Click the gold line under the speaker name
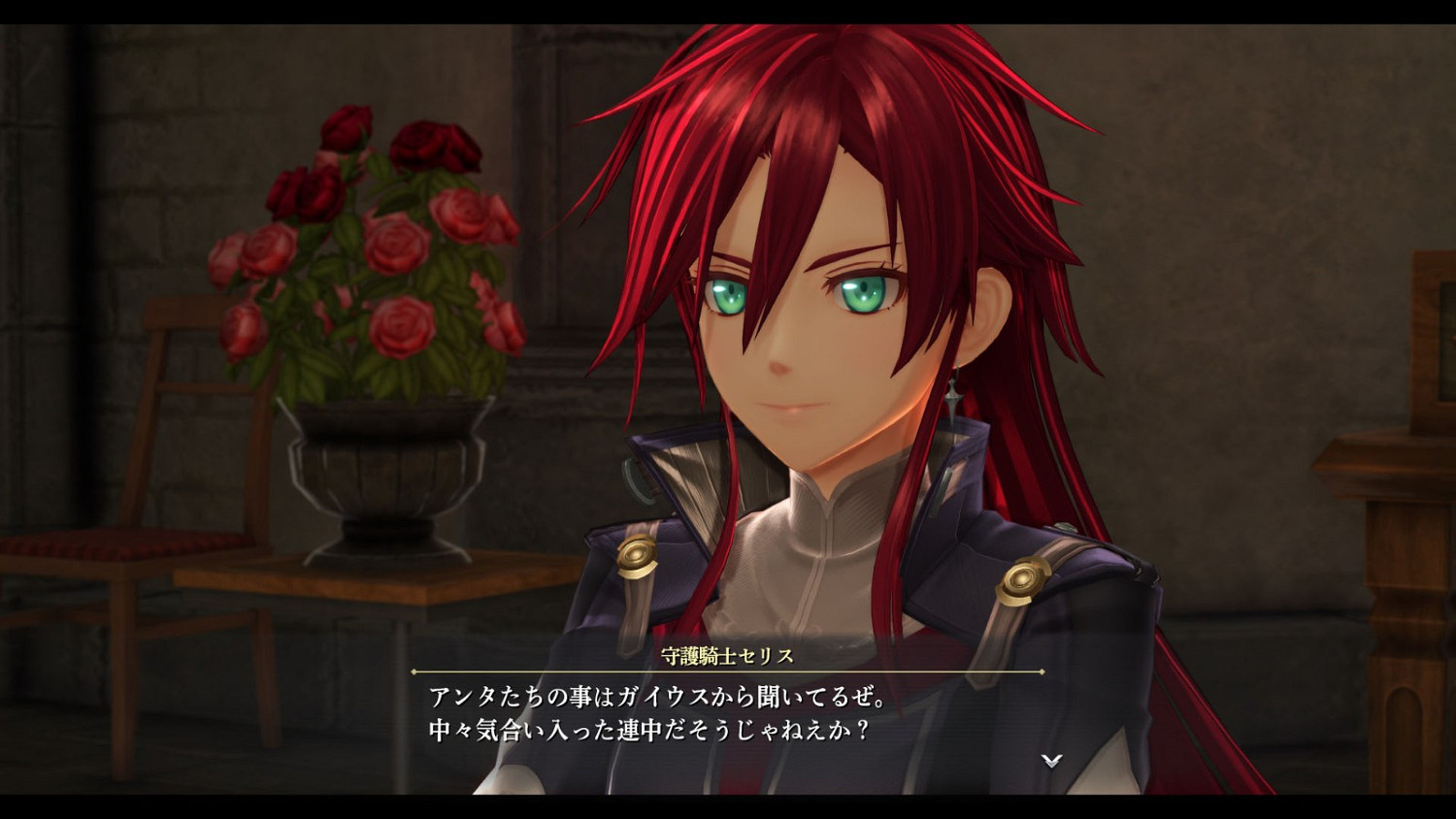This screenshot has width=1456, height=819. pyautogui.click(x=728, y=671)
